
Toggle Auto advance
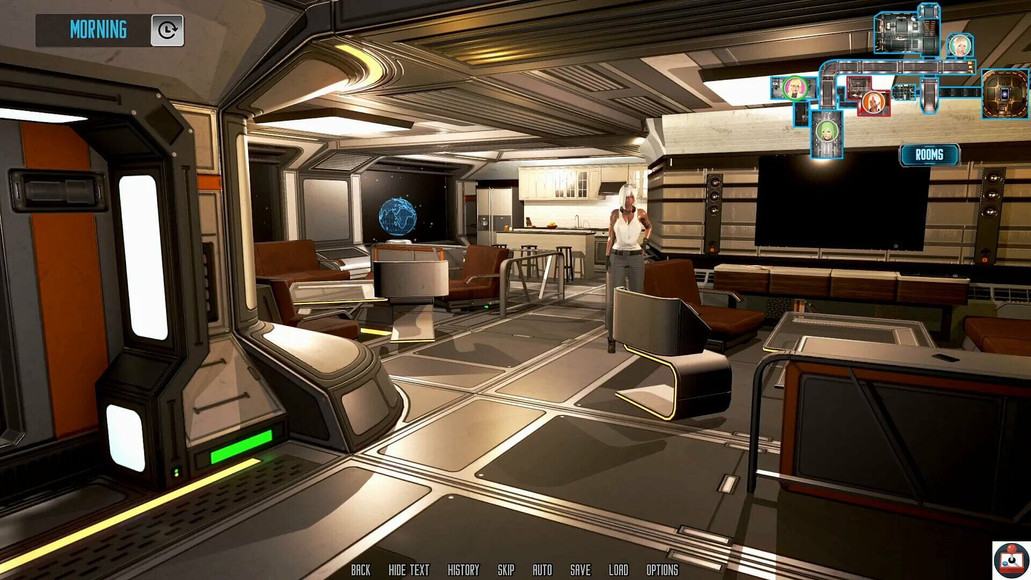click(x=542, y=570)
